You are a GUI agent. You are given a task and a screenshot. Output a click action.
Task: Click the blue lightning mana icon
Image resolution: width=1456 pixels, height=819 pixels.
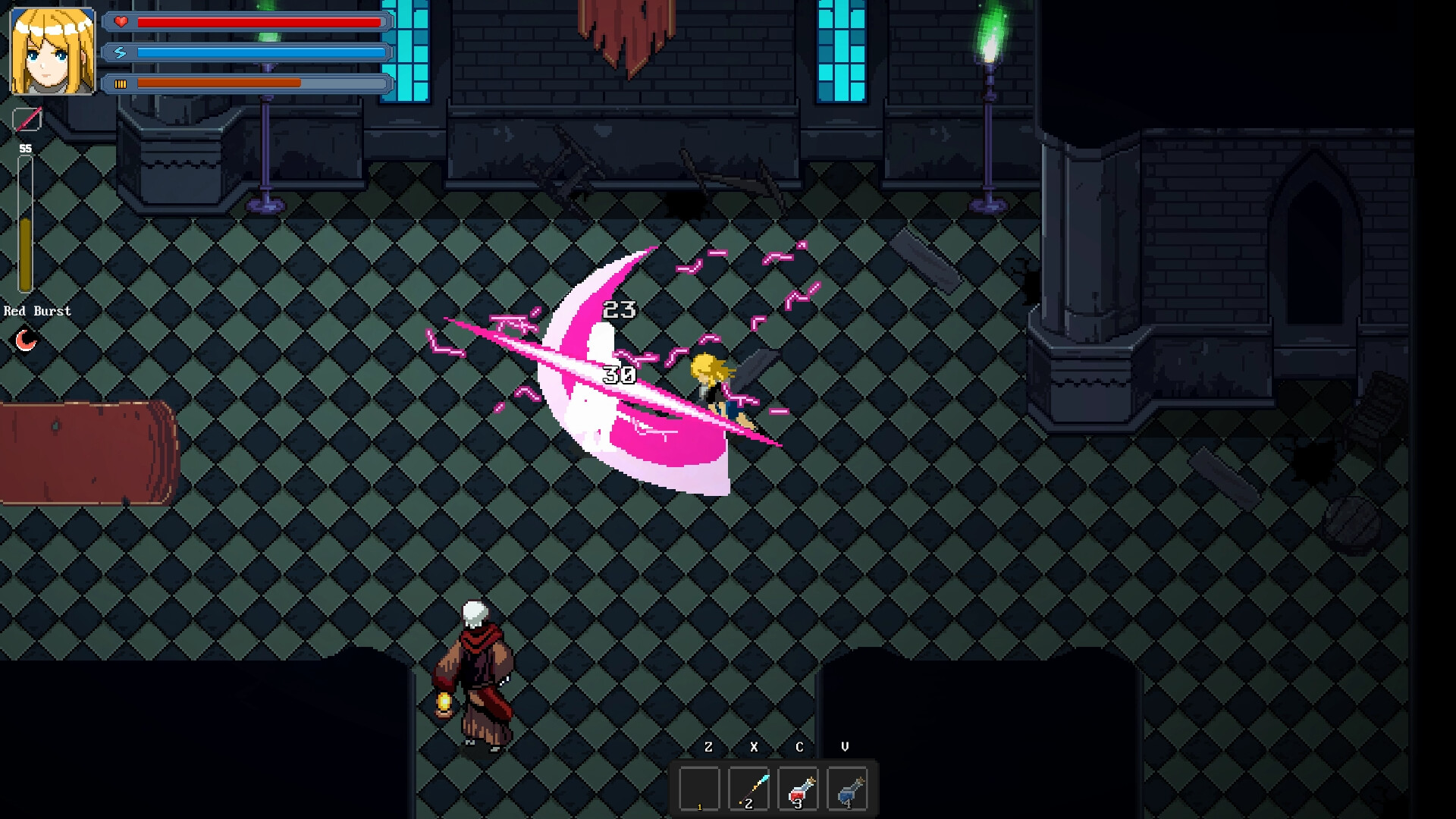[120, 53]
